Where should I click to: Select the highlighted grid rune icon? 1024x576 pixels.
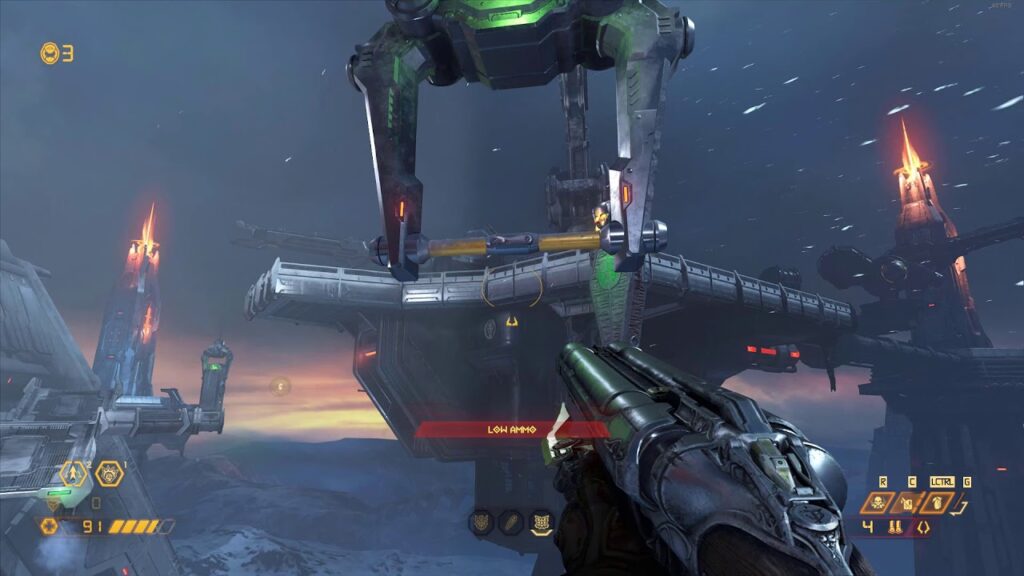tap(541, 520)
